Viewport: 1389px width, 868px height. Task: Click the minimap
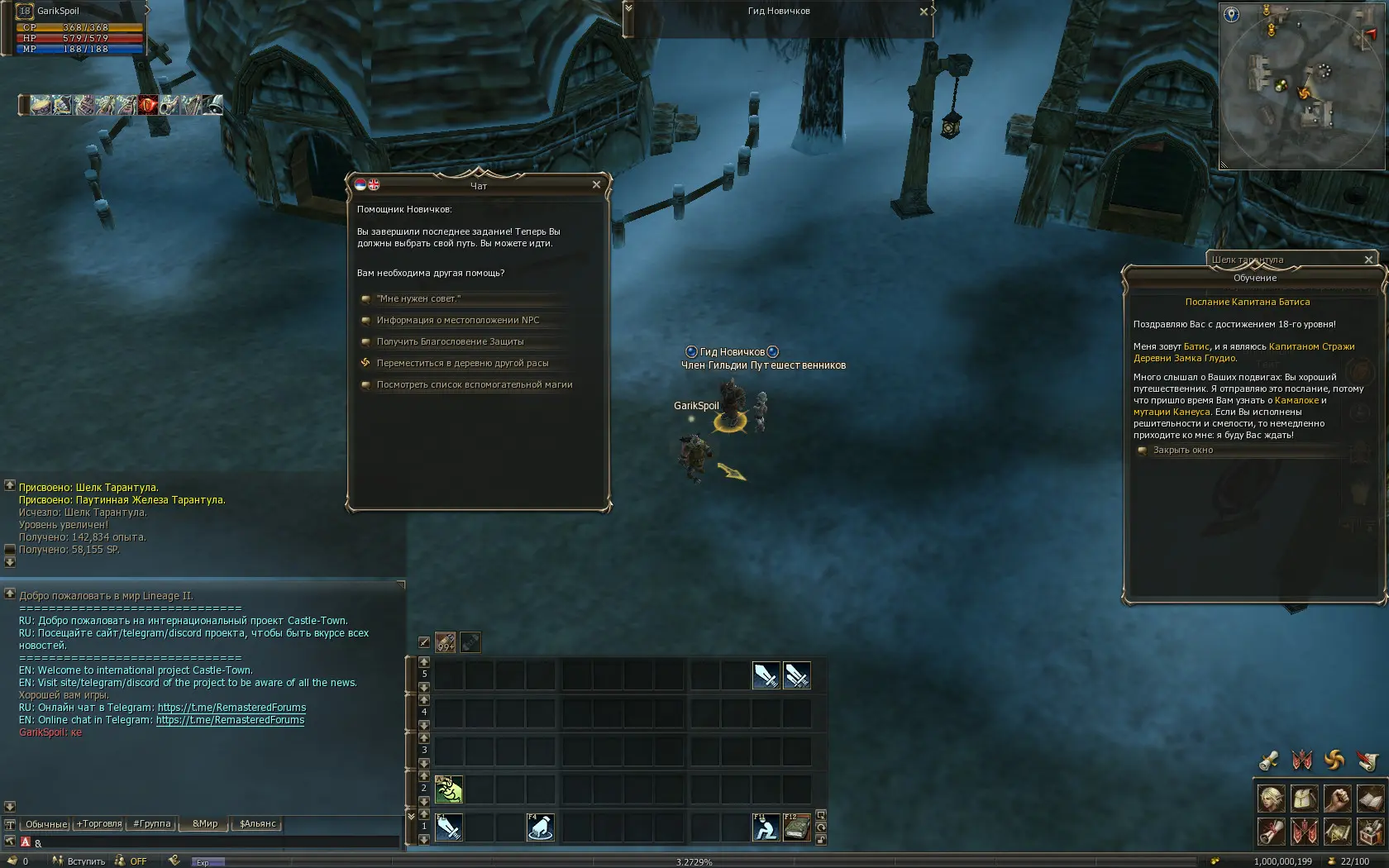pyautogui.click(x=1302, y=87)
